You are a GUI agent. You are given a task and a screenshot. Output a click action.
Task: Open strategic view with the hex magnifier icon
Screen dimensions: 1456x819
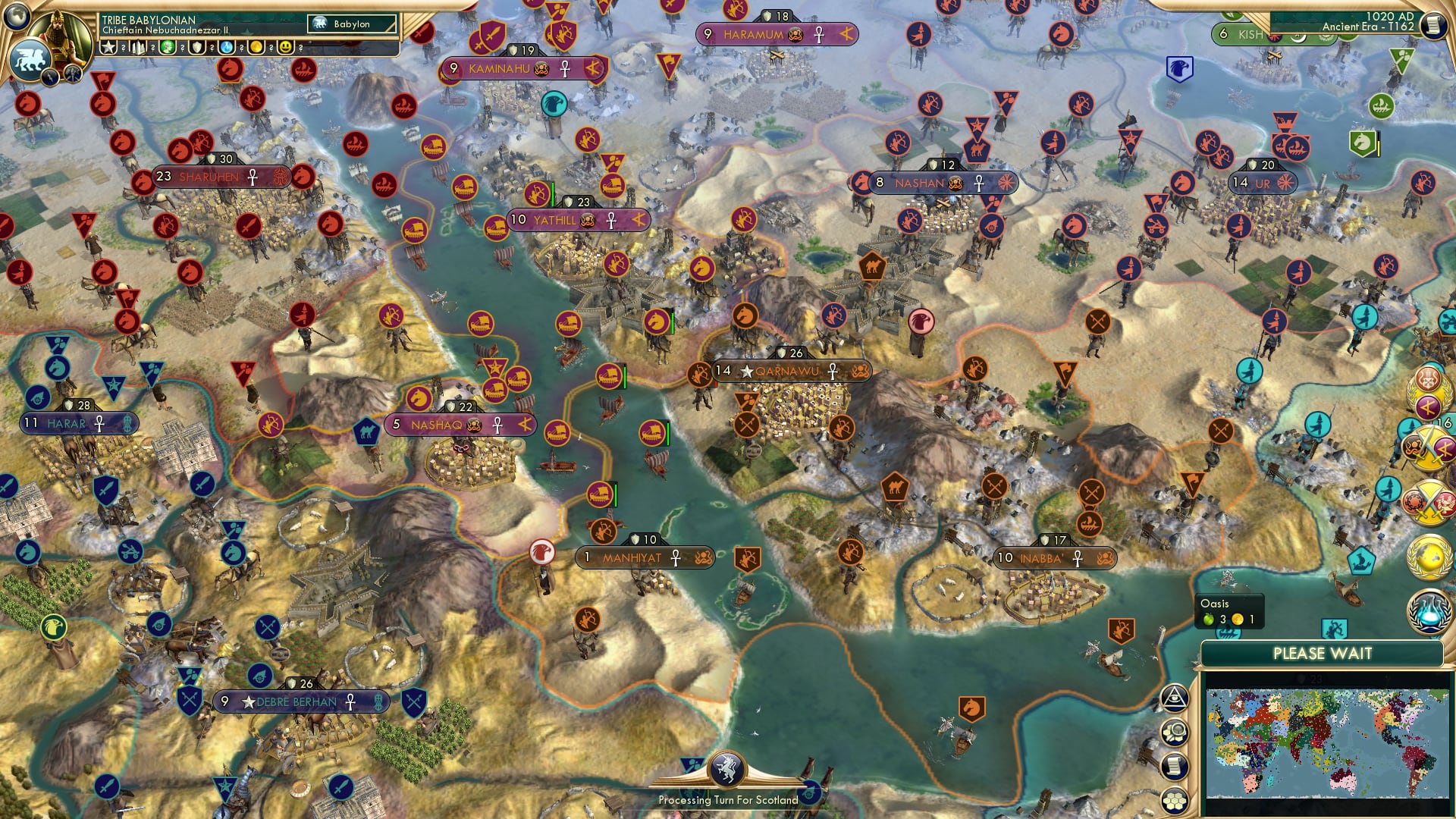tap(1175, 731)
